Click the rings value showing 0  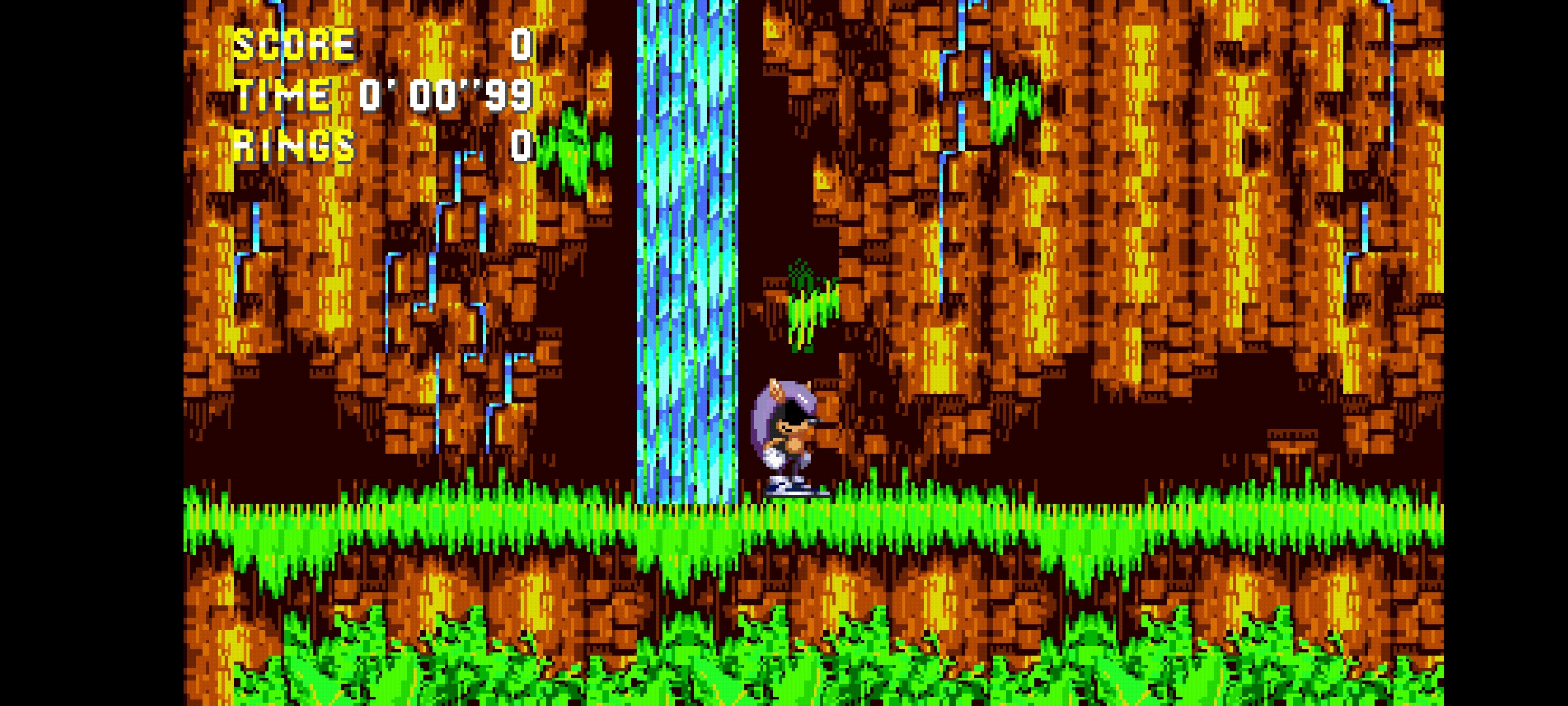pyautogui.click(x=519, y=147)
